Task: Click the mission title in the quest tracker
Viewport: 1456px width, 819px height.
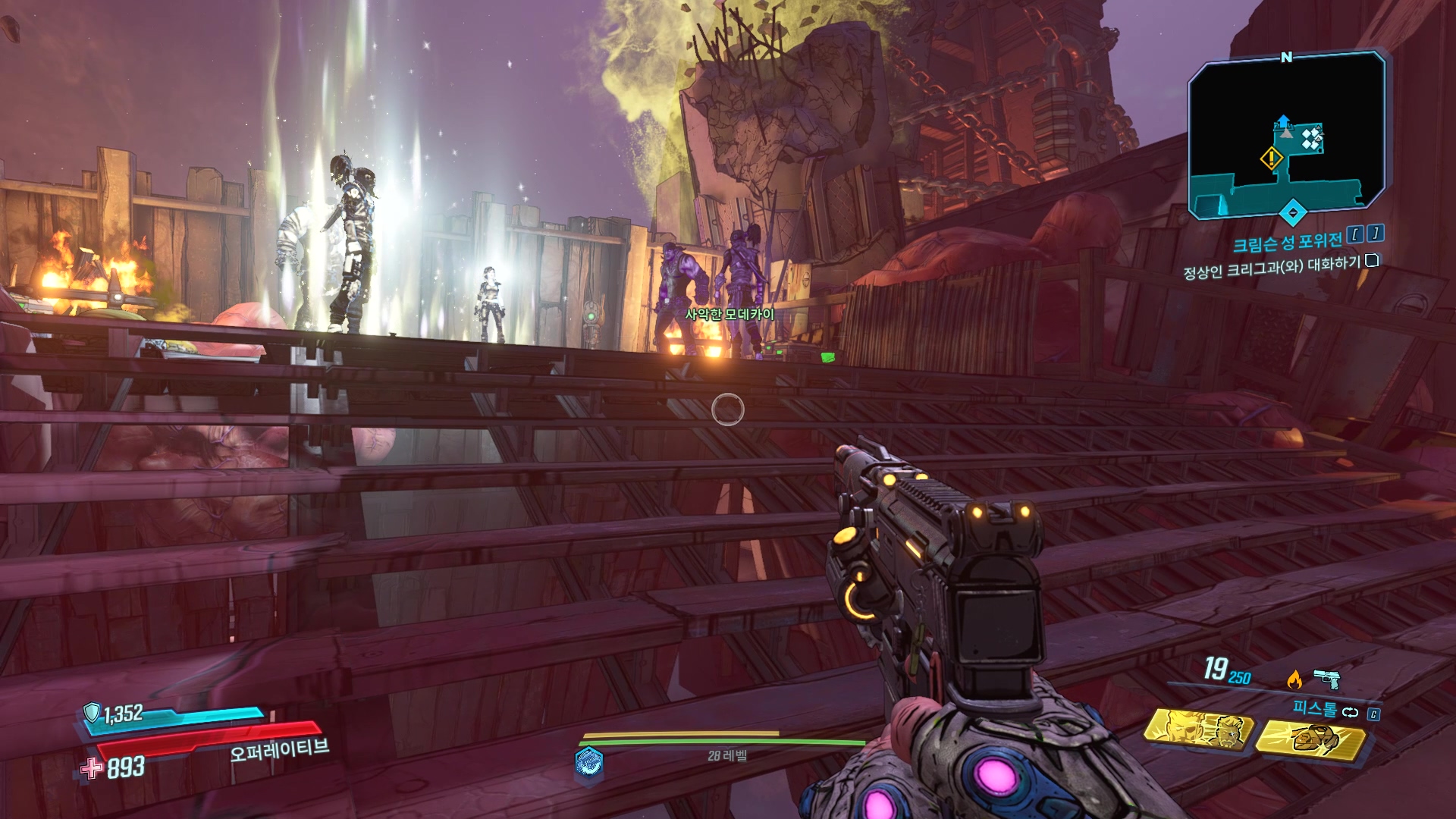Action: 1287,242
